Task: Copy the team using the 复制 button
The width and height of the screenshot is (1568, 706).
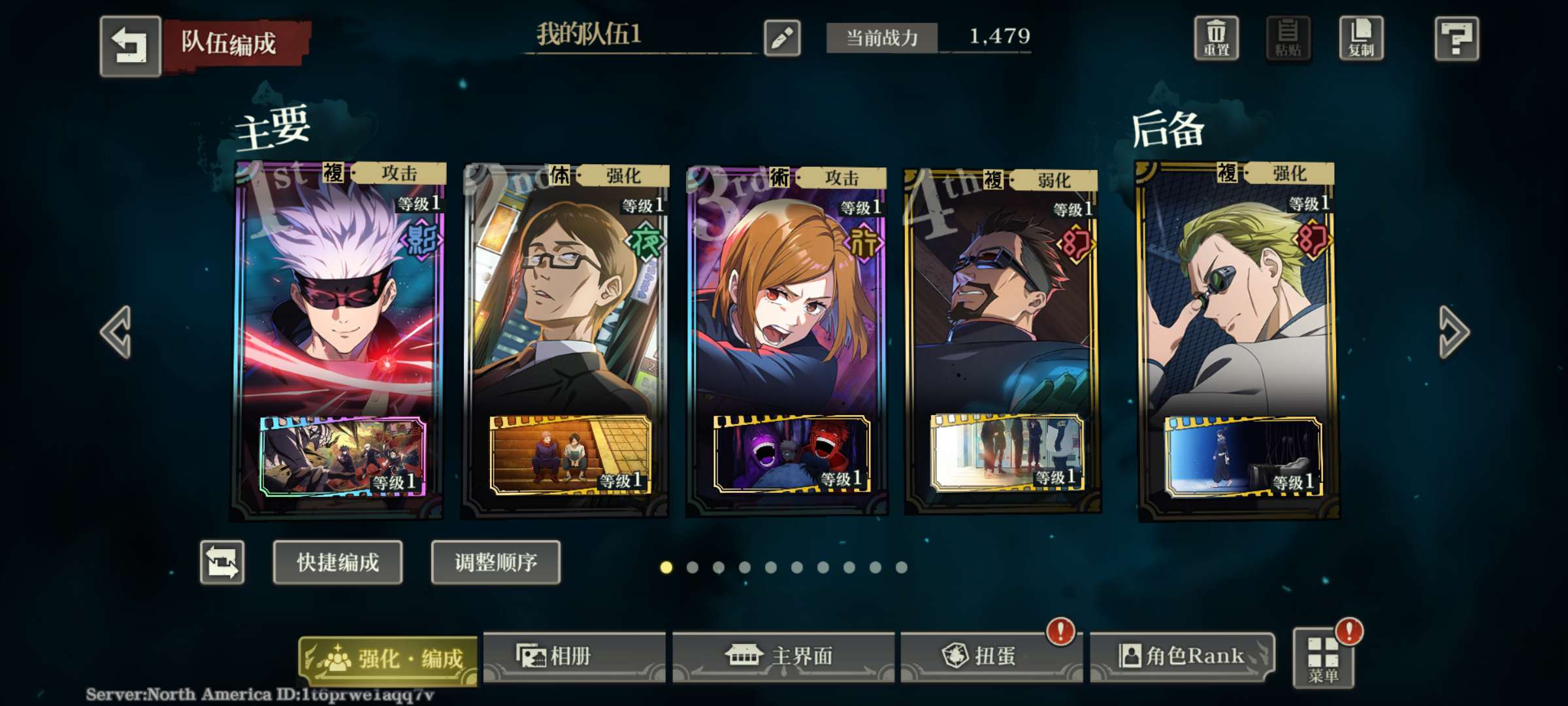Action: pyautogui.click(x=1361, y=39)
